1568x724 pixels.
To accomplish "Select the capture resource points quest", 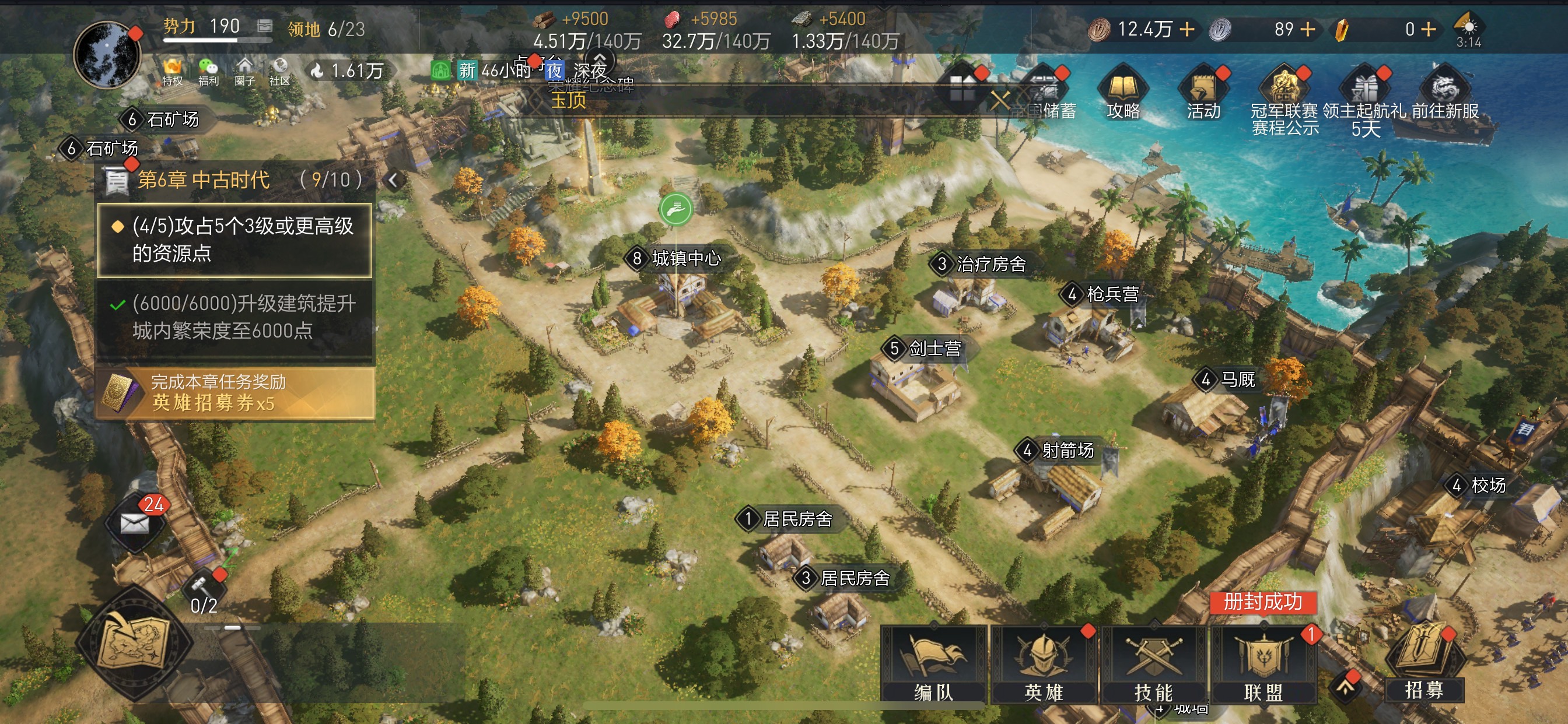I will 235,240.
